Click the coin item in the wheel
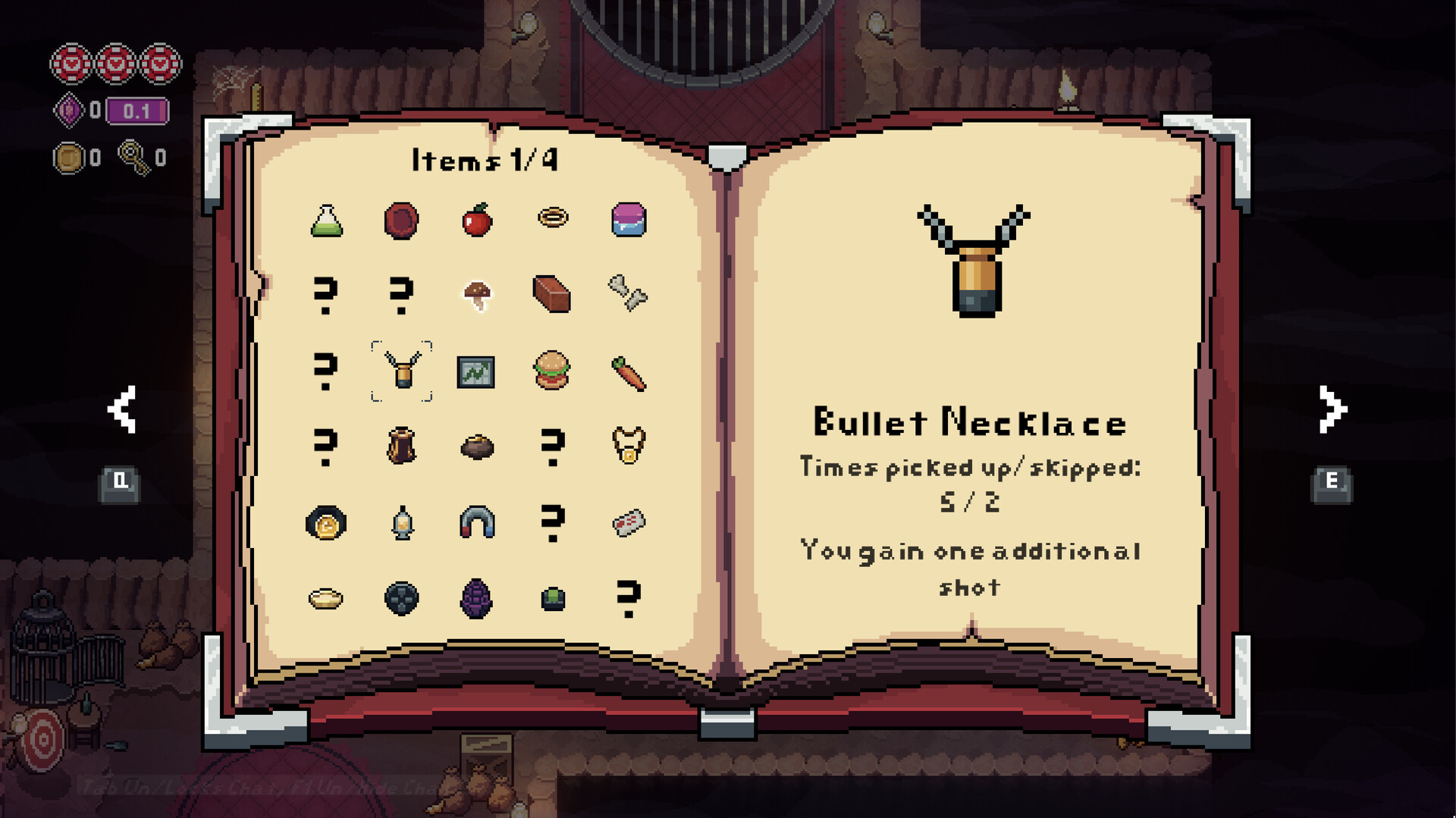This screenshot has height=818, width=1456. tap(326, 522)
